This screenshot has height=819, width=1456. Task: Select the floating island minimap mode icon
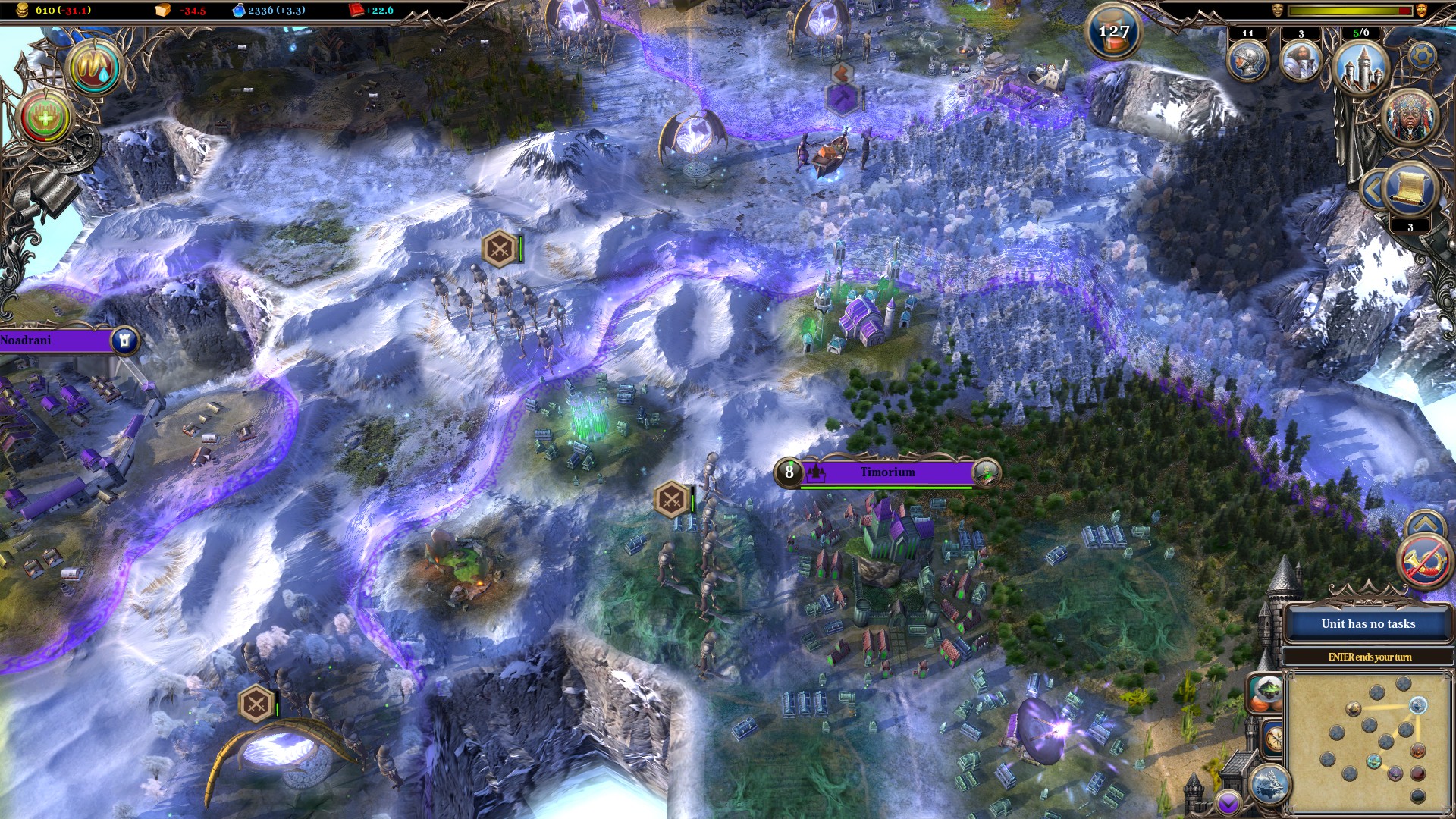(1267, 692)
